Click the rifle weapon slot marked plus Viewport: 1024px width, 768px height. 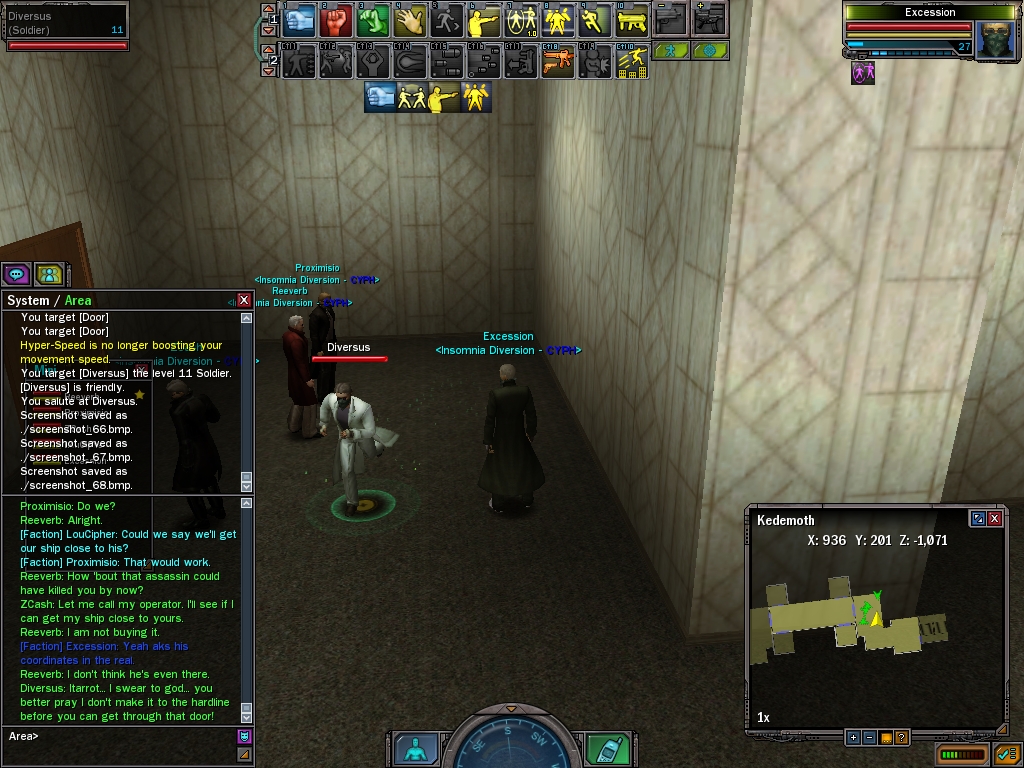[709, 19]
